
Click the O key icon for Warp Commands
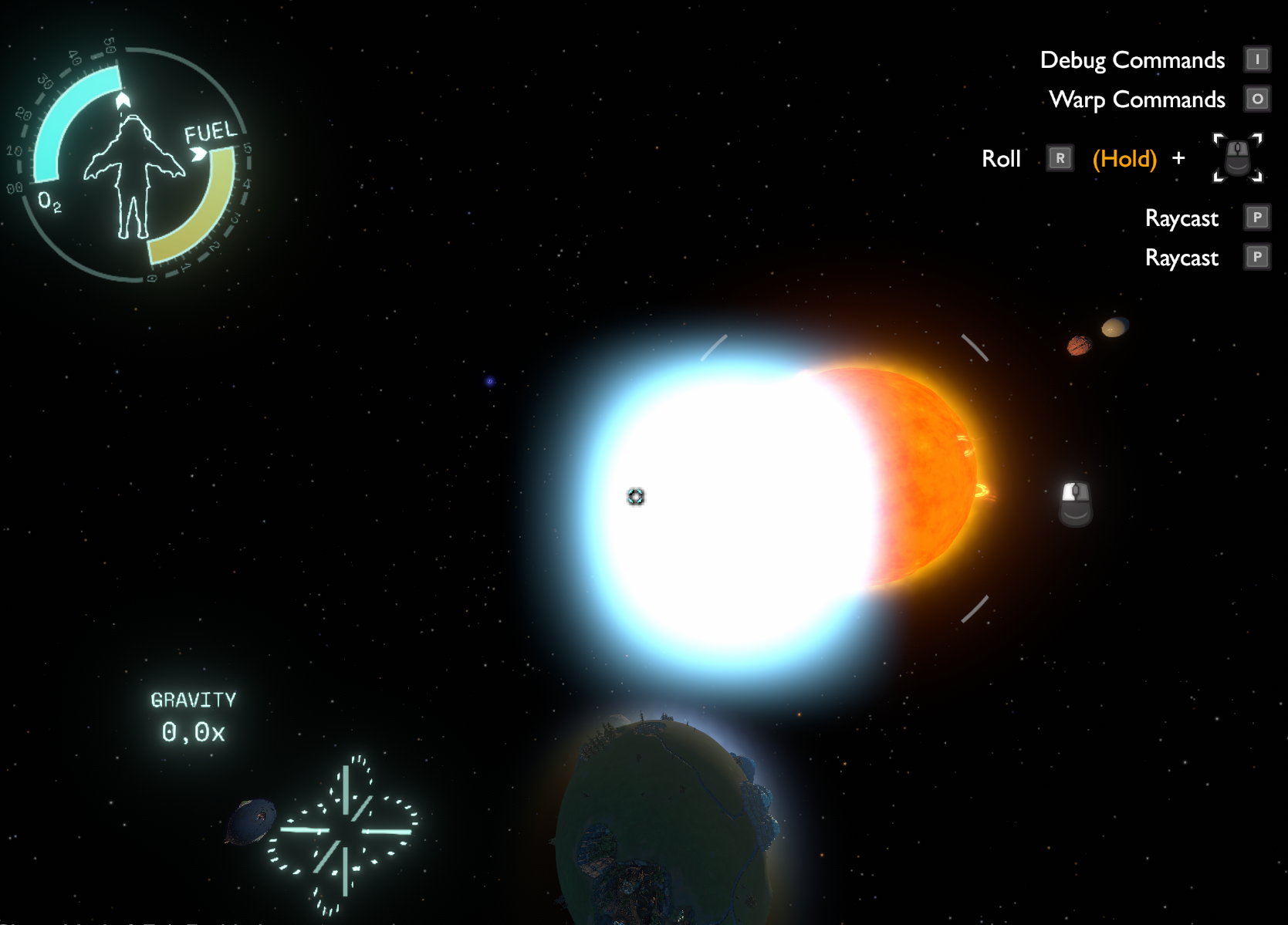(1258, 99)
